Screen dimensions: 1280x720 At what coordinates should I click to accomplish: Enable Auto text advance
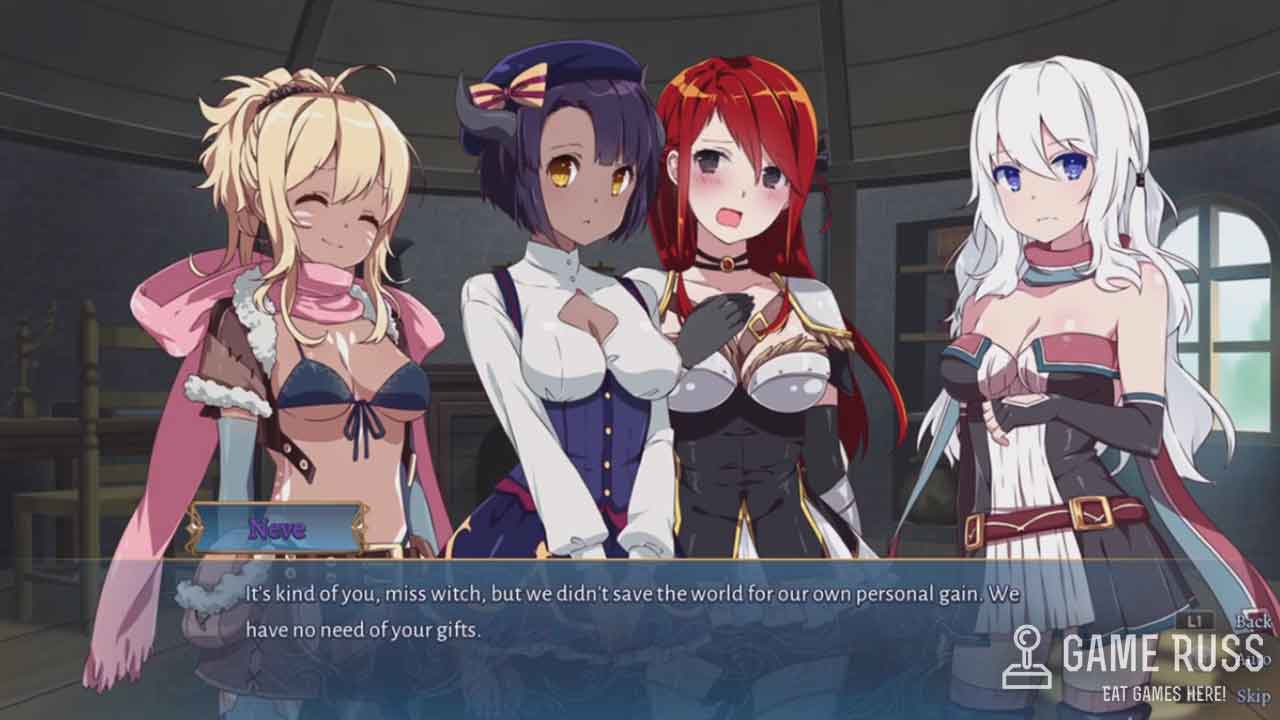(x=1254, y=659)
